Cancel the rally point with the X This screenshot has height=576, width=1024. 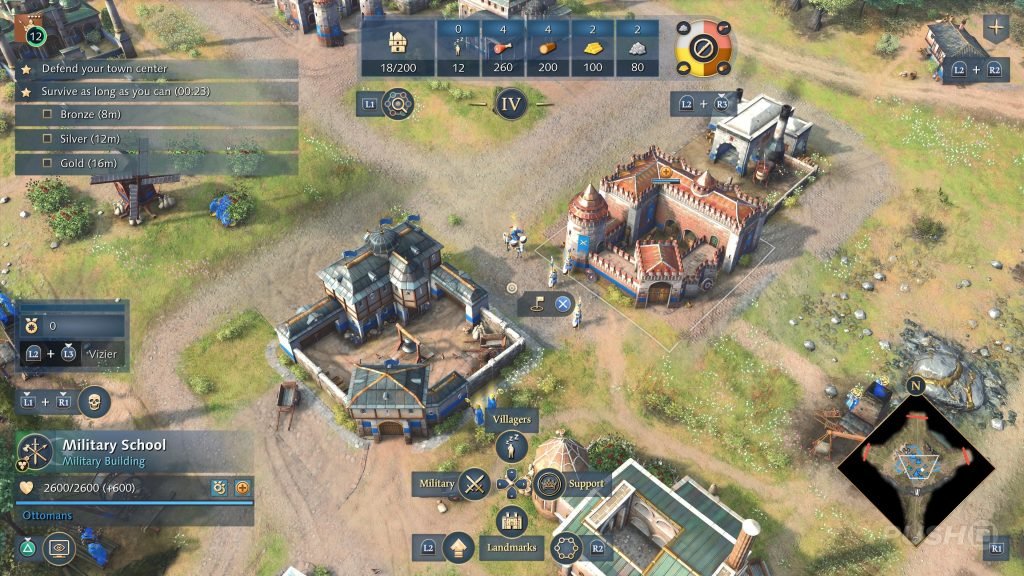(563, 305)
